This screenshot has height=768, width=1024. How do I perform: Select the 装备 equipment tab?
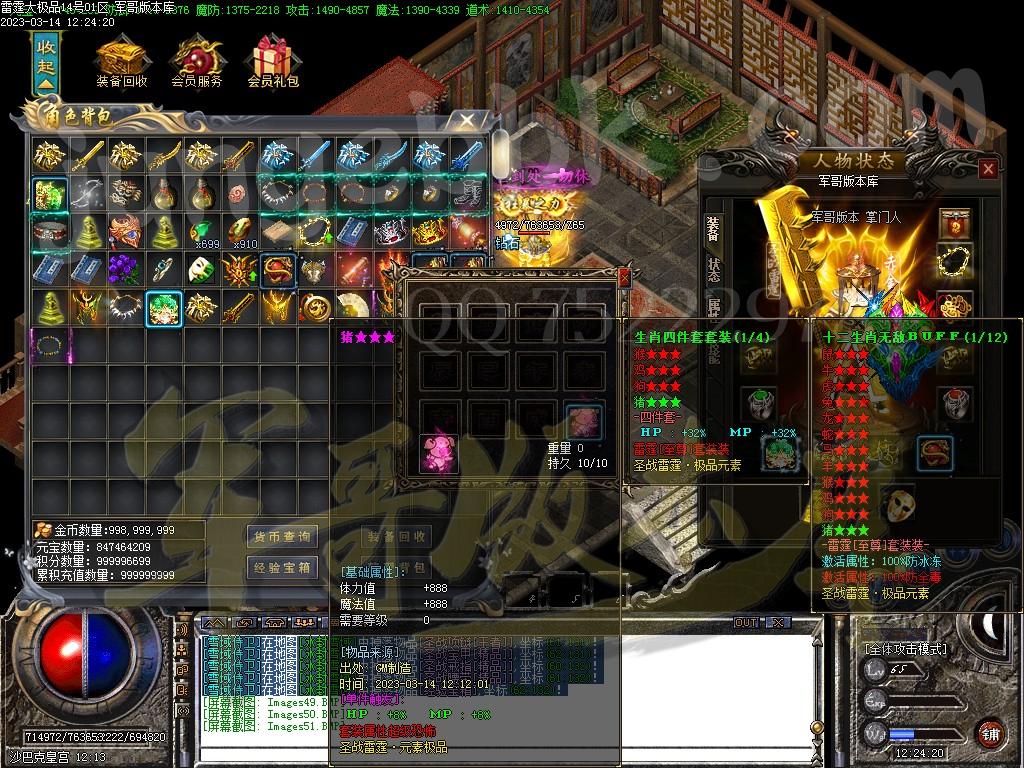click(714, 229)
